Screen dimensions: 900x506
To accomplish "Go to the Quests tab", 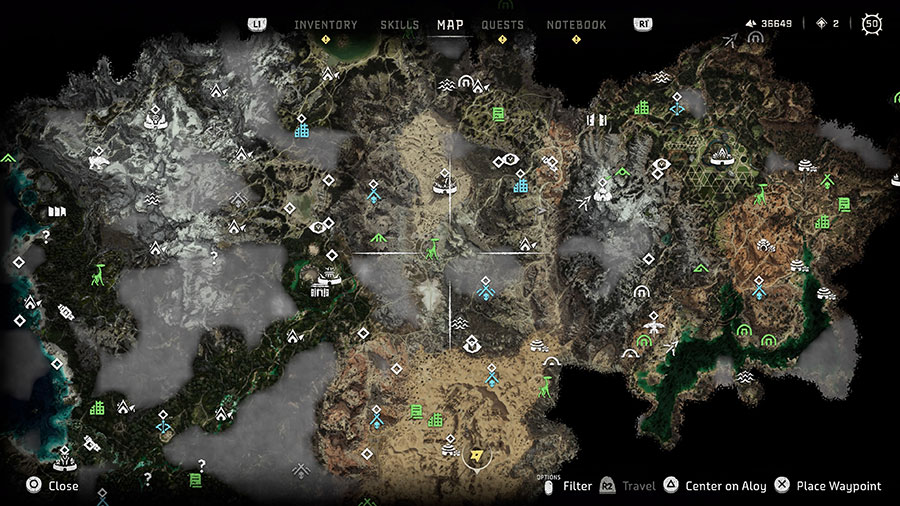I will pyautogui.click(x=502, y=25).
